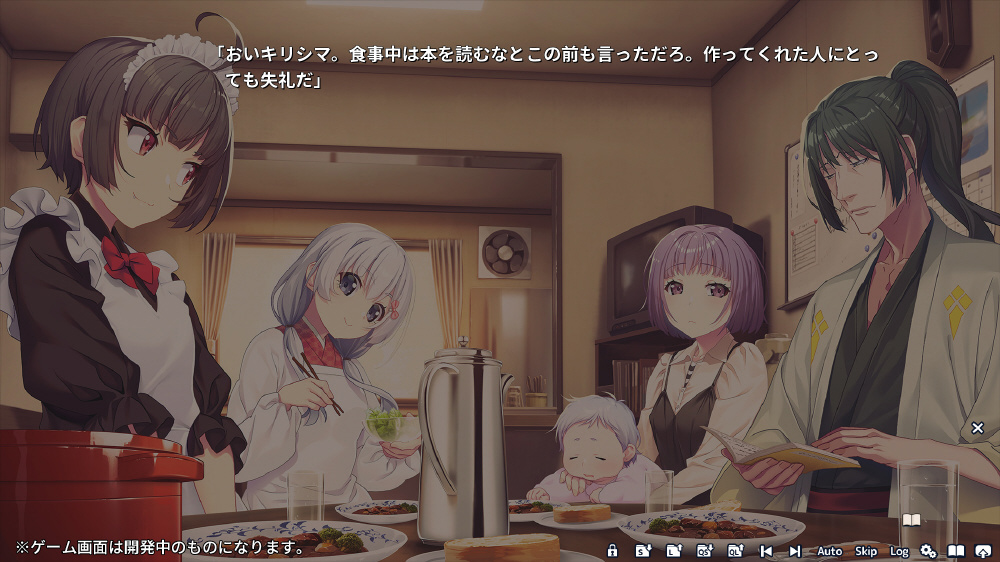This screenshot has width=1000, height=562.
Task: Quick load with the QL icon
Action: click(x=735, y=551)
